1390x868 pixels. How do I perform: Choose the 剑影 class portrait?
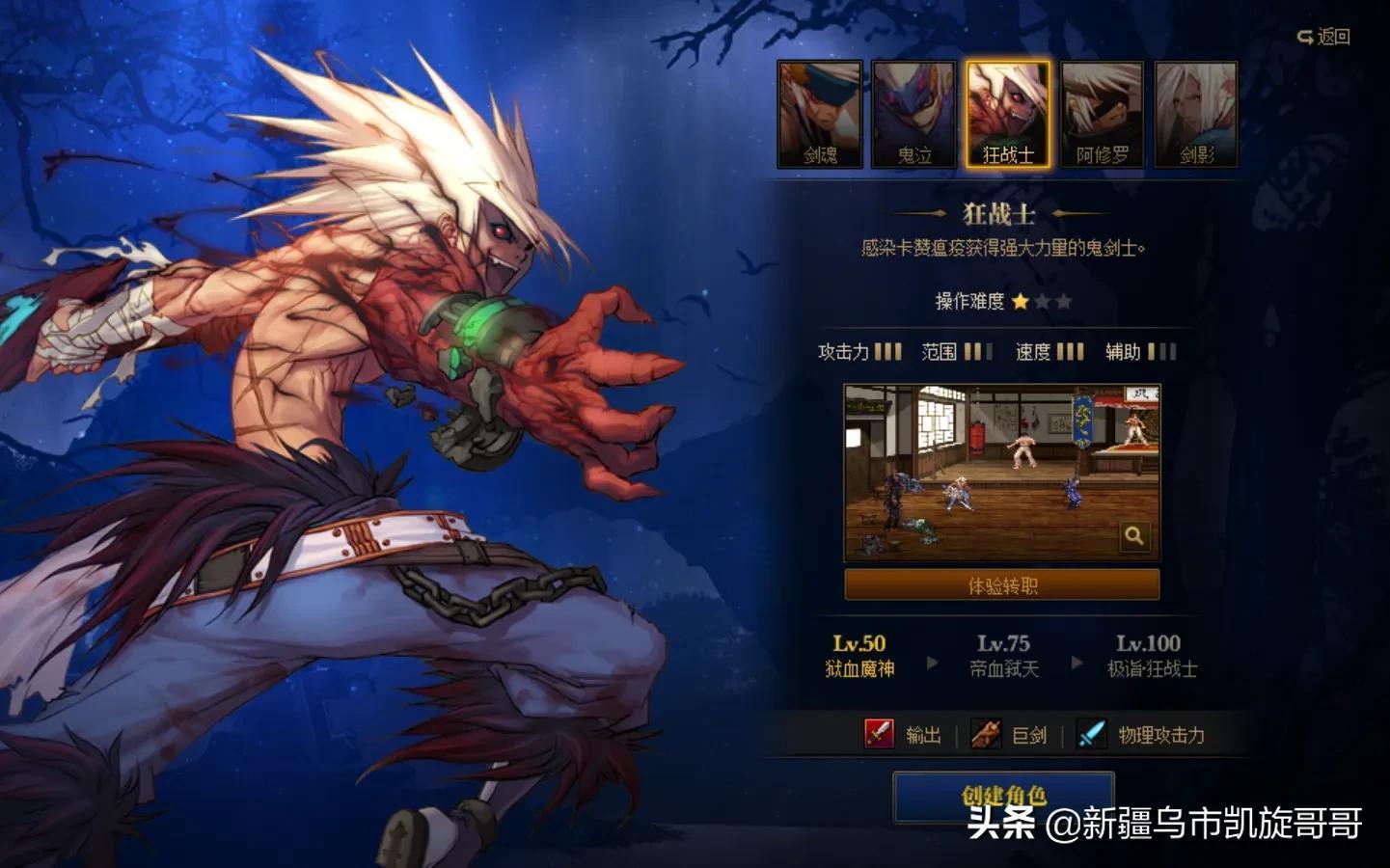coord(1196,115)
